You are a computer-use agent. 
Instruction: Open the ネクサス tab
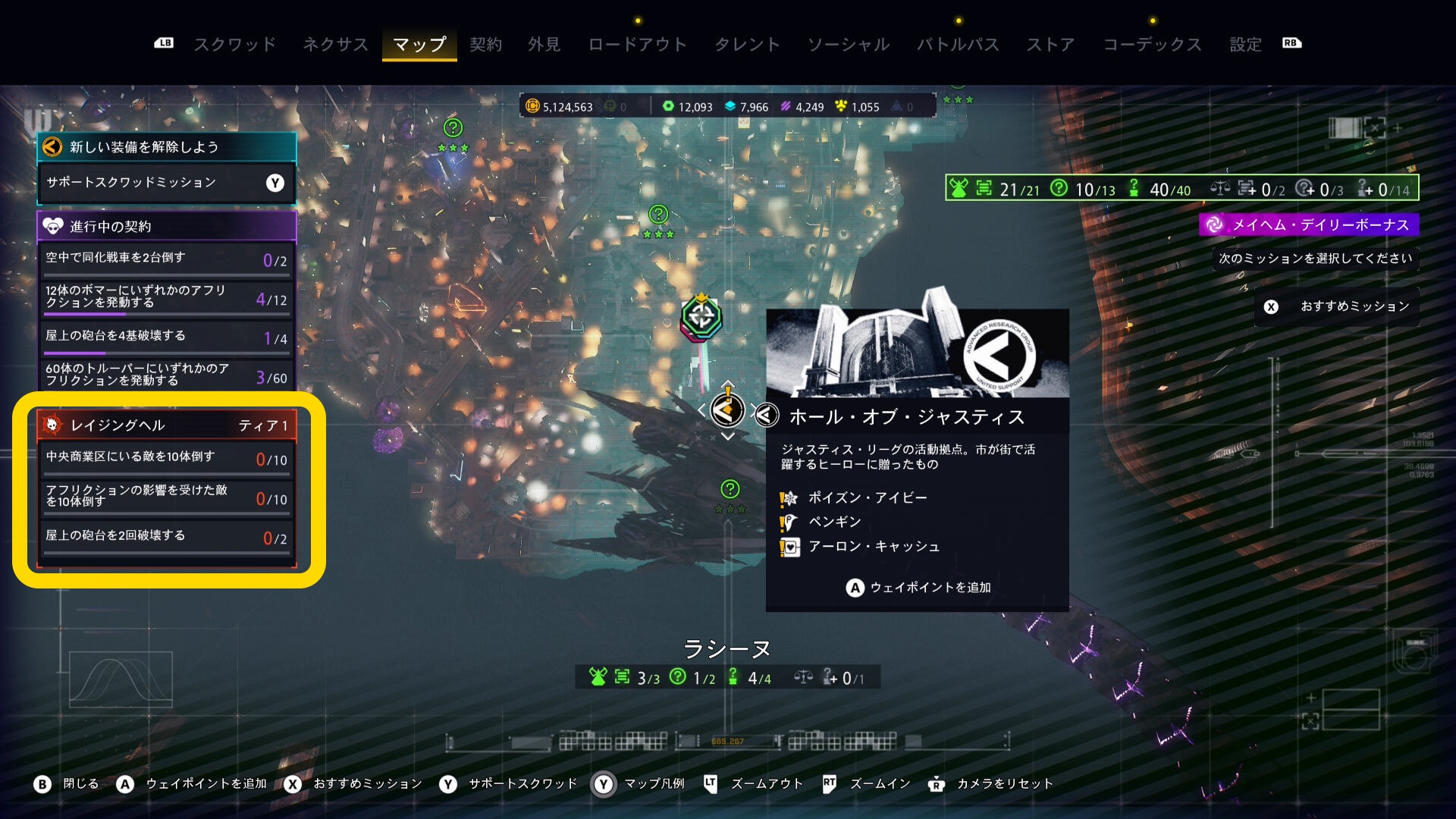tap(335, 45)
